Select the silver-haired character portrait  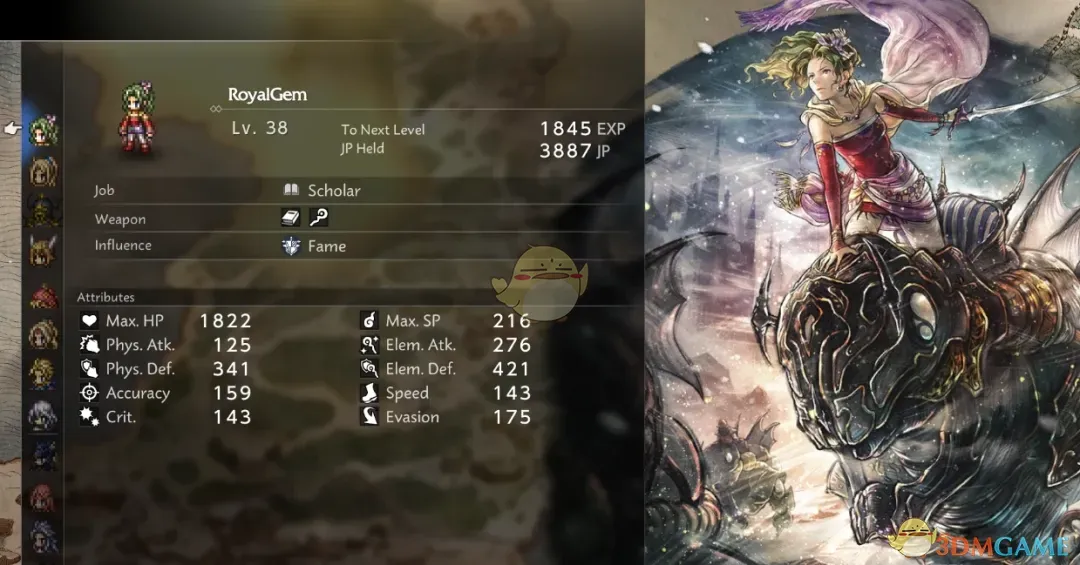(x=44, y=415)
